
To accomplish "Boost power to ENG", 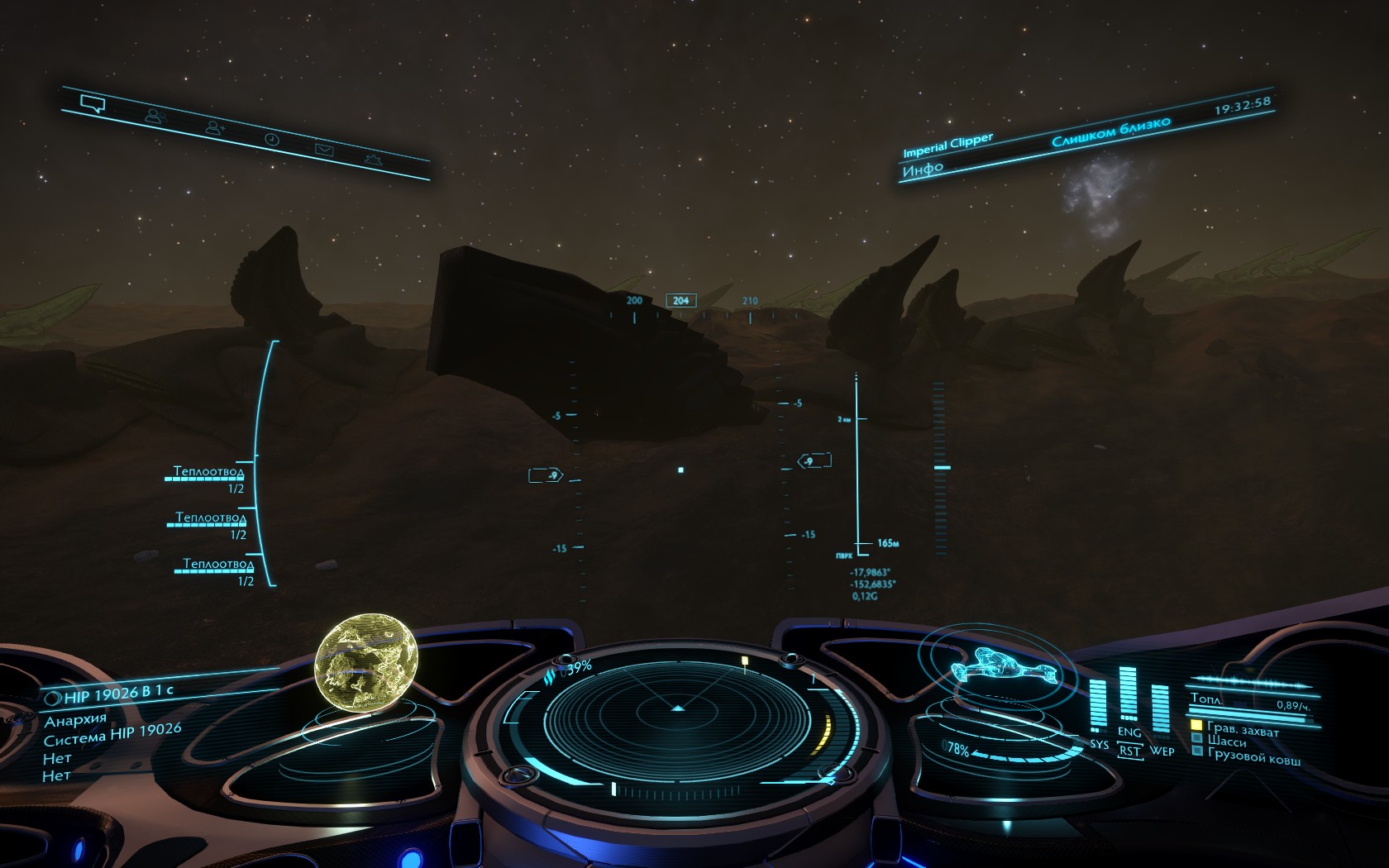I will [1129, 732].
